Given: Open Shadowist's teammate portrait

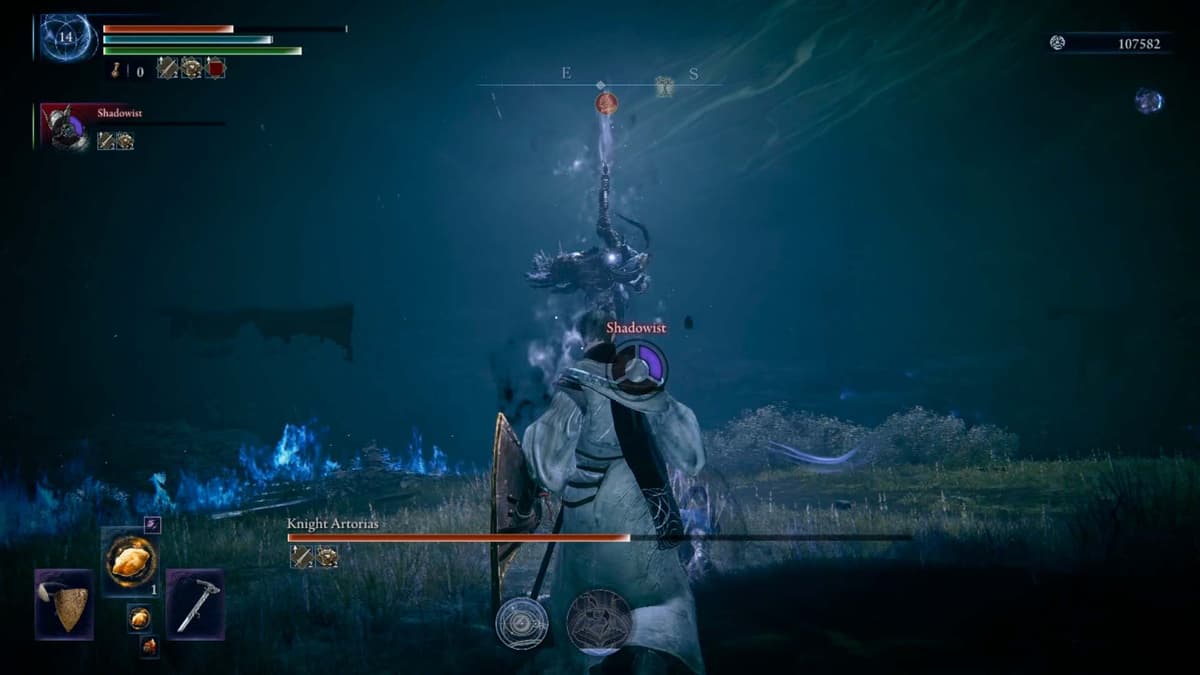Looking at the screenshot, I should 66,128.
